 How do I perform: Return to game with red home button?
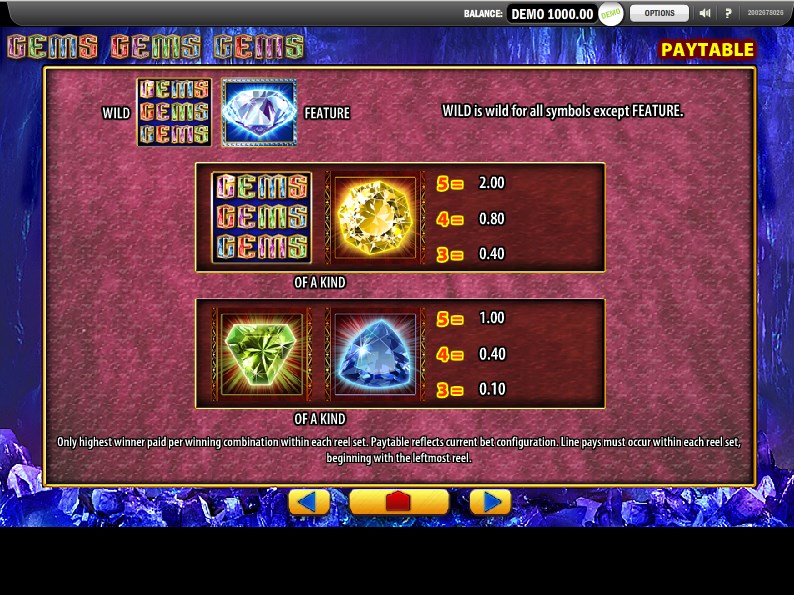399,502
